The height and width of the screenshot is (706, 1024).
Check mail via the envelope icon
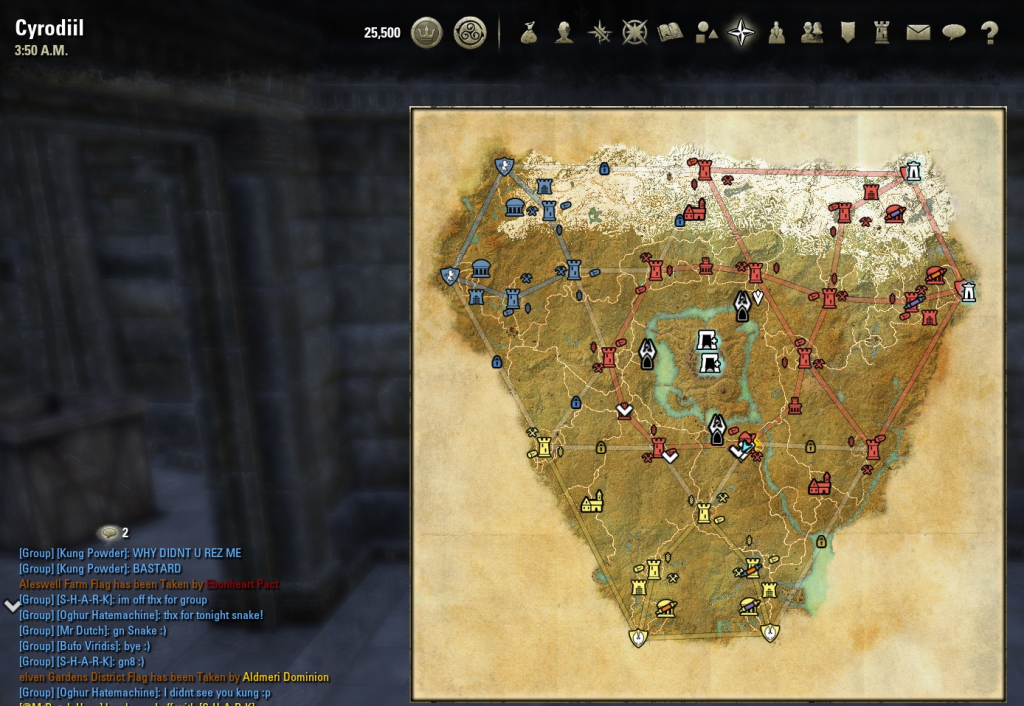(918, 33)
